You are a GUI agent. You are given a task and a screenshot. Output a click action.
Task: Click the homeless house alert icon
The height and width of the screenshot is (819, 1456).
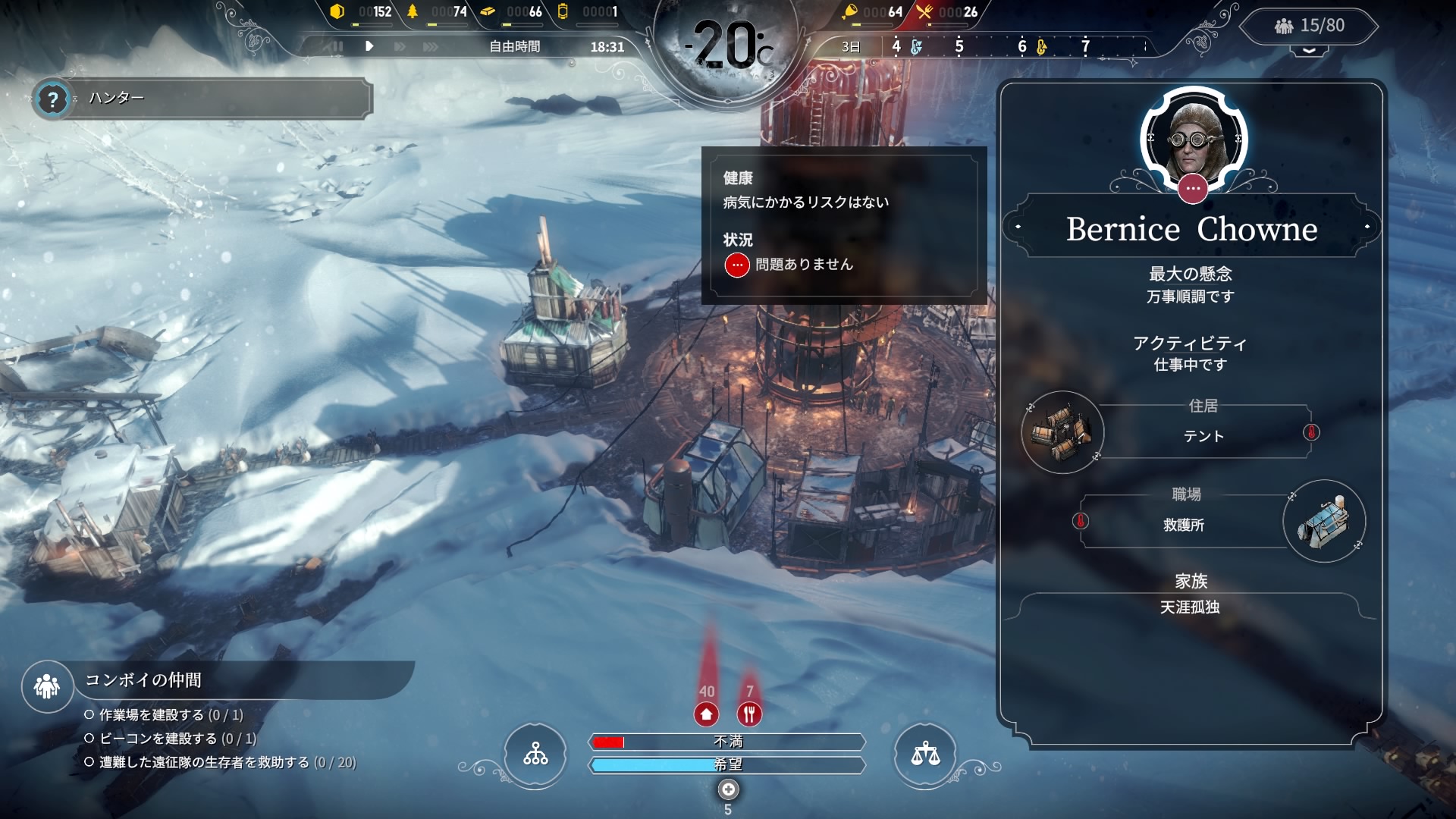(707, 714)
